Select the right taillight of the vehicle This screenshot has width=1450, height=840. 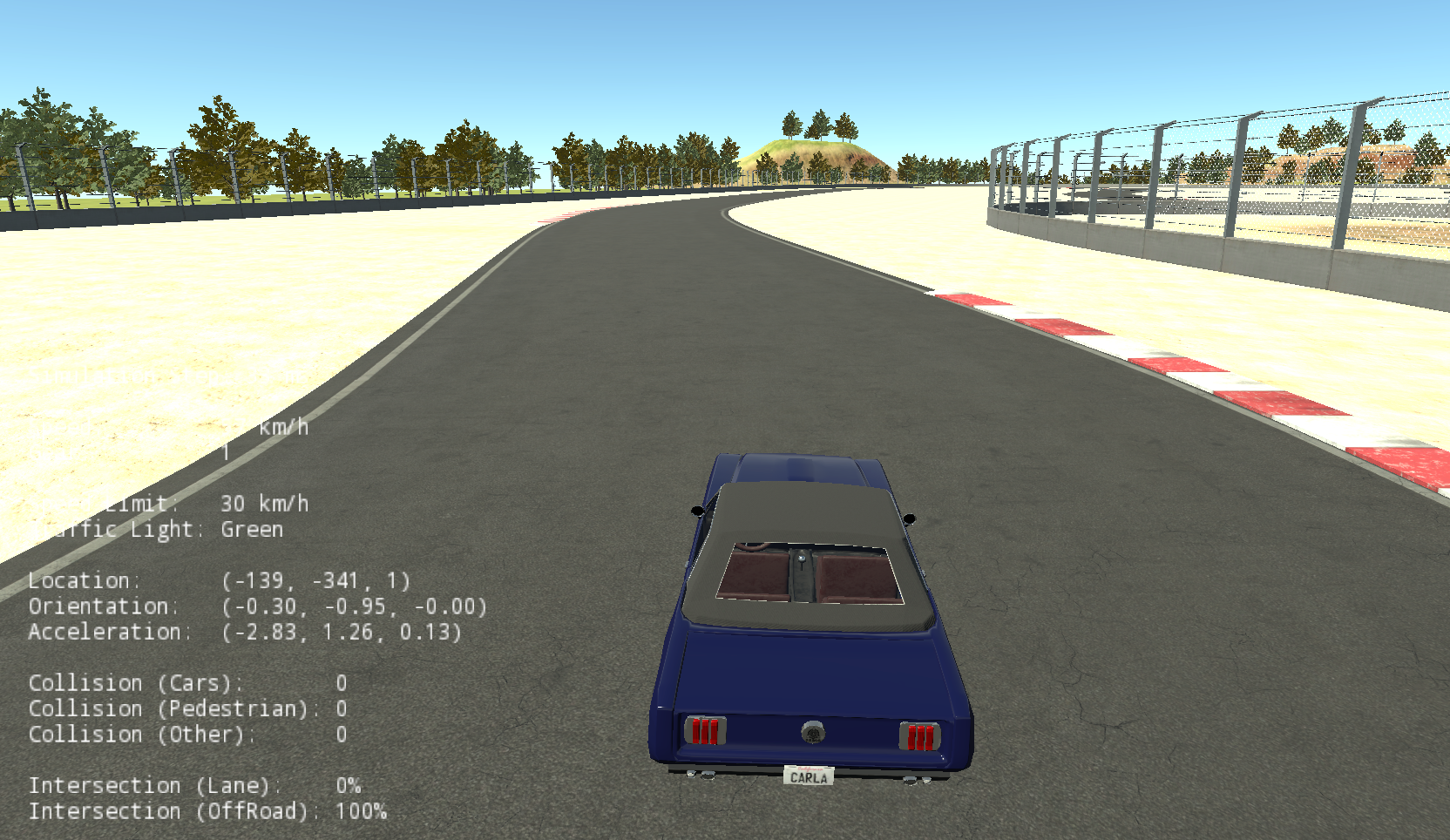919,735
